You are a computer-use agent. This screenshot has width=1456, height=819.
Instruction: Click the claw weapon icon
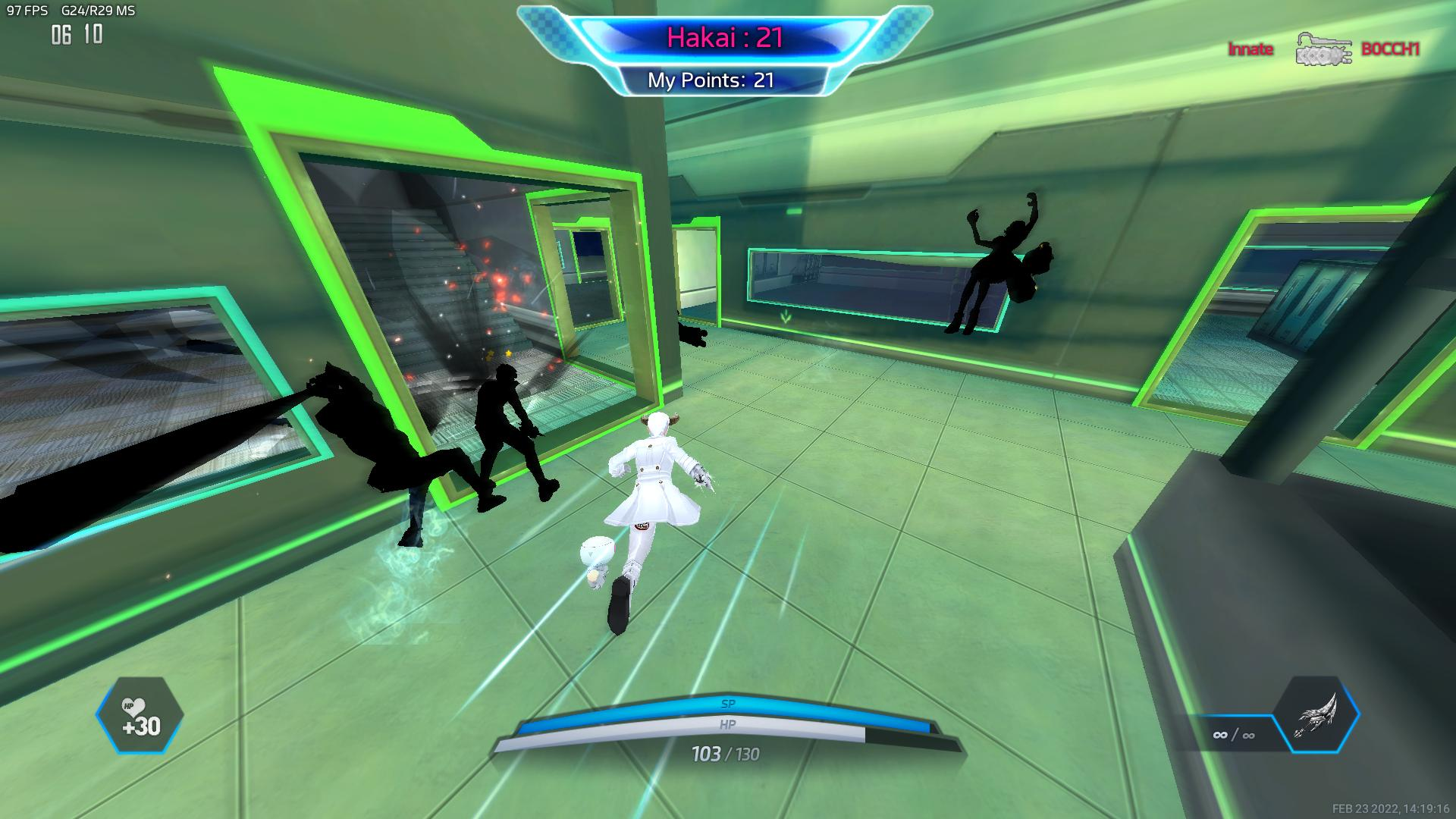click(1316, 715)
